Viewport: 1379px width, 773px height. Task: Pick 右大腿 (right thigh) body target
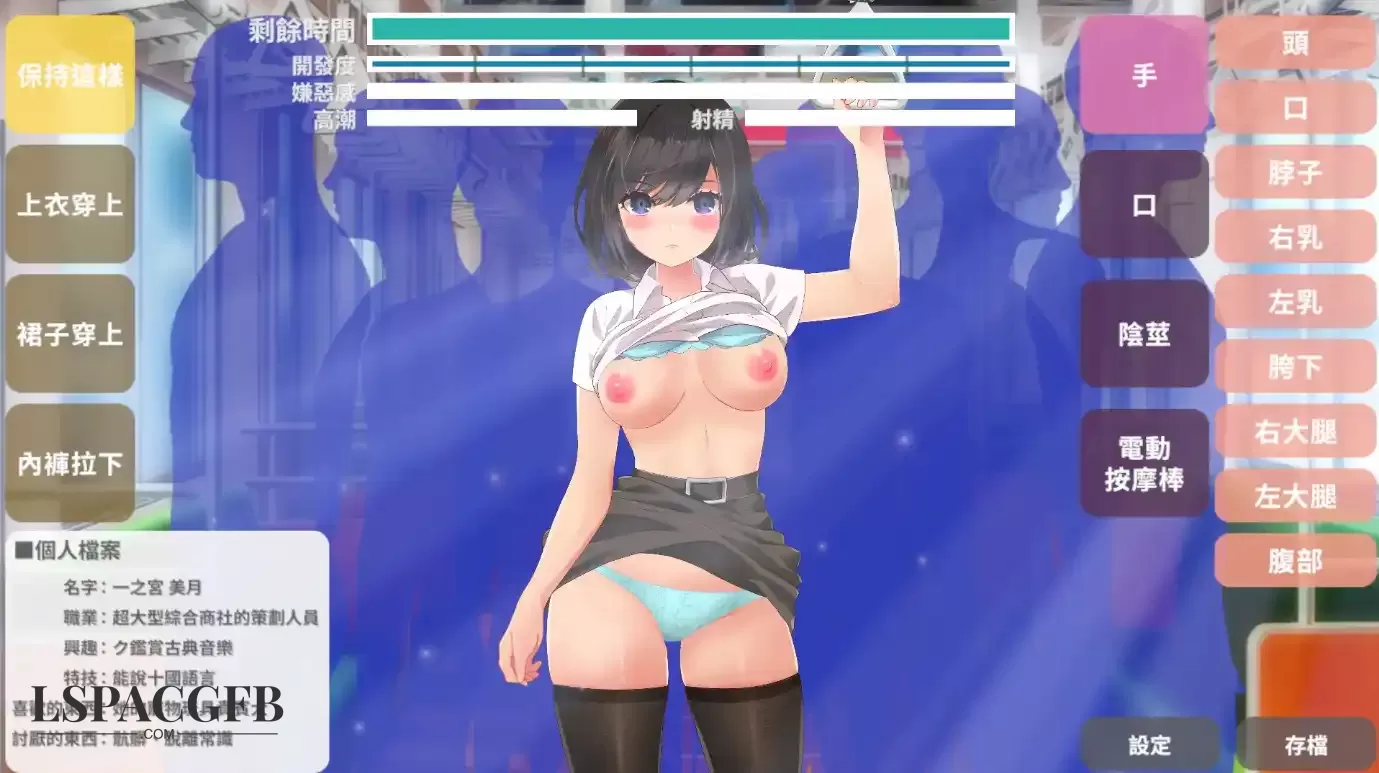coord(1295,432)
